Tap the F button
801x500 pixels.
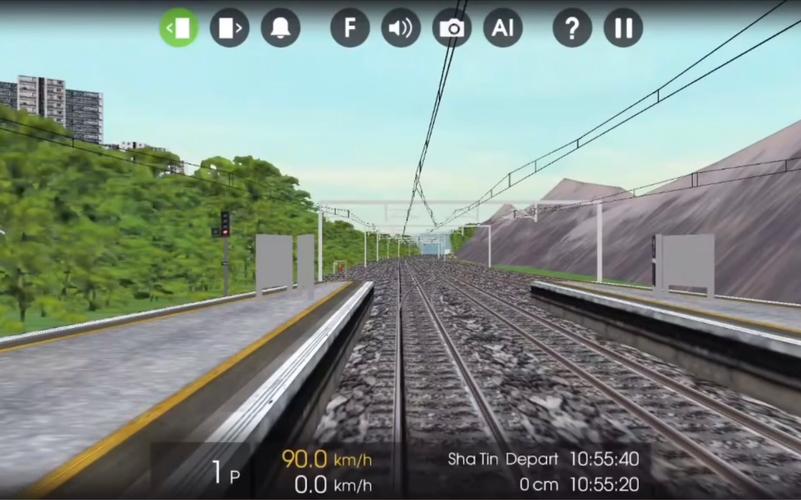coord(350,28)
